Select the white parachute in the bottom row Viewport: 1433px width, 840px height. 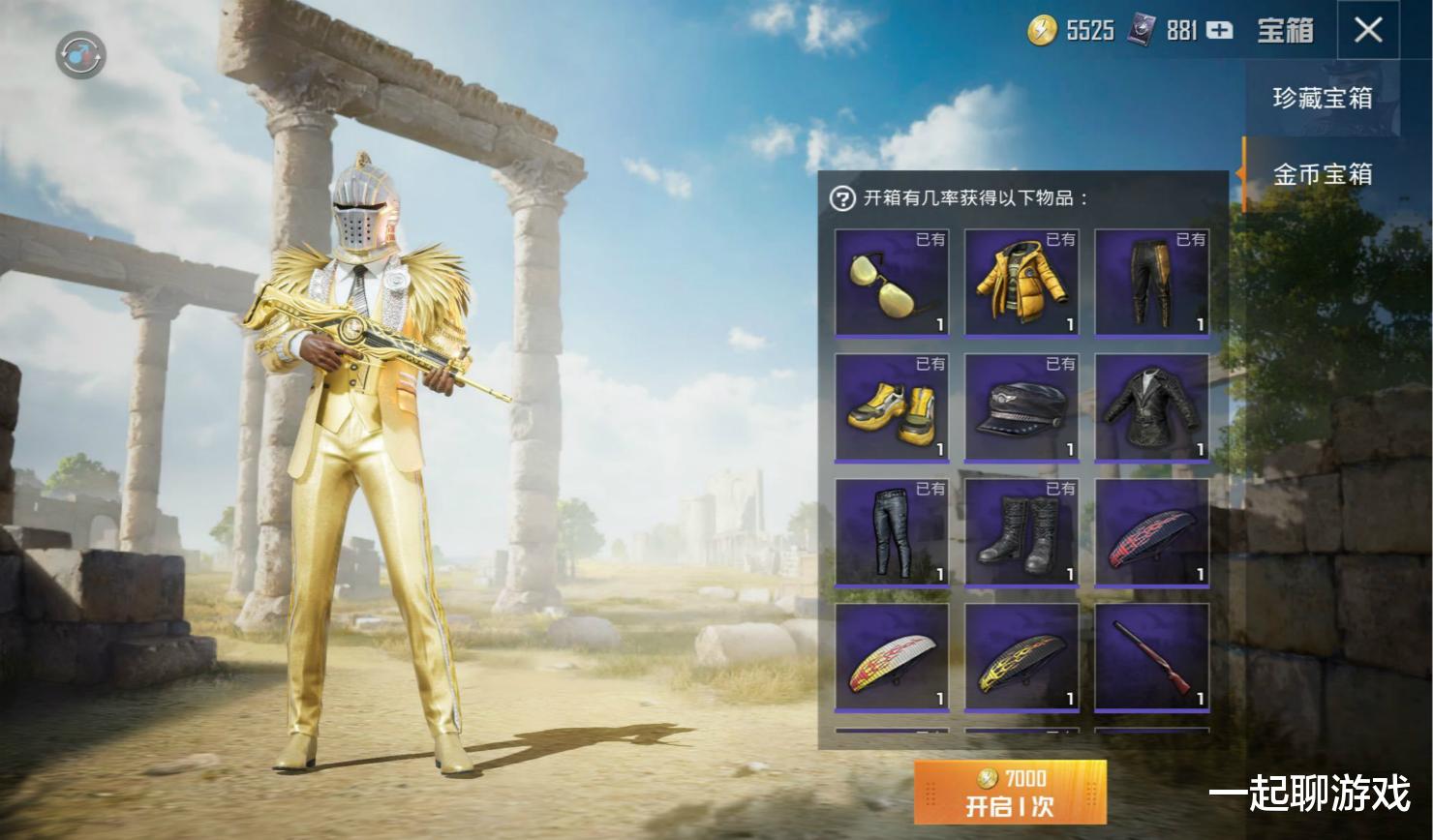point(891,658)
